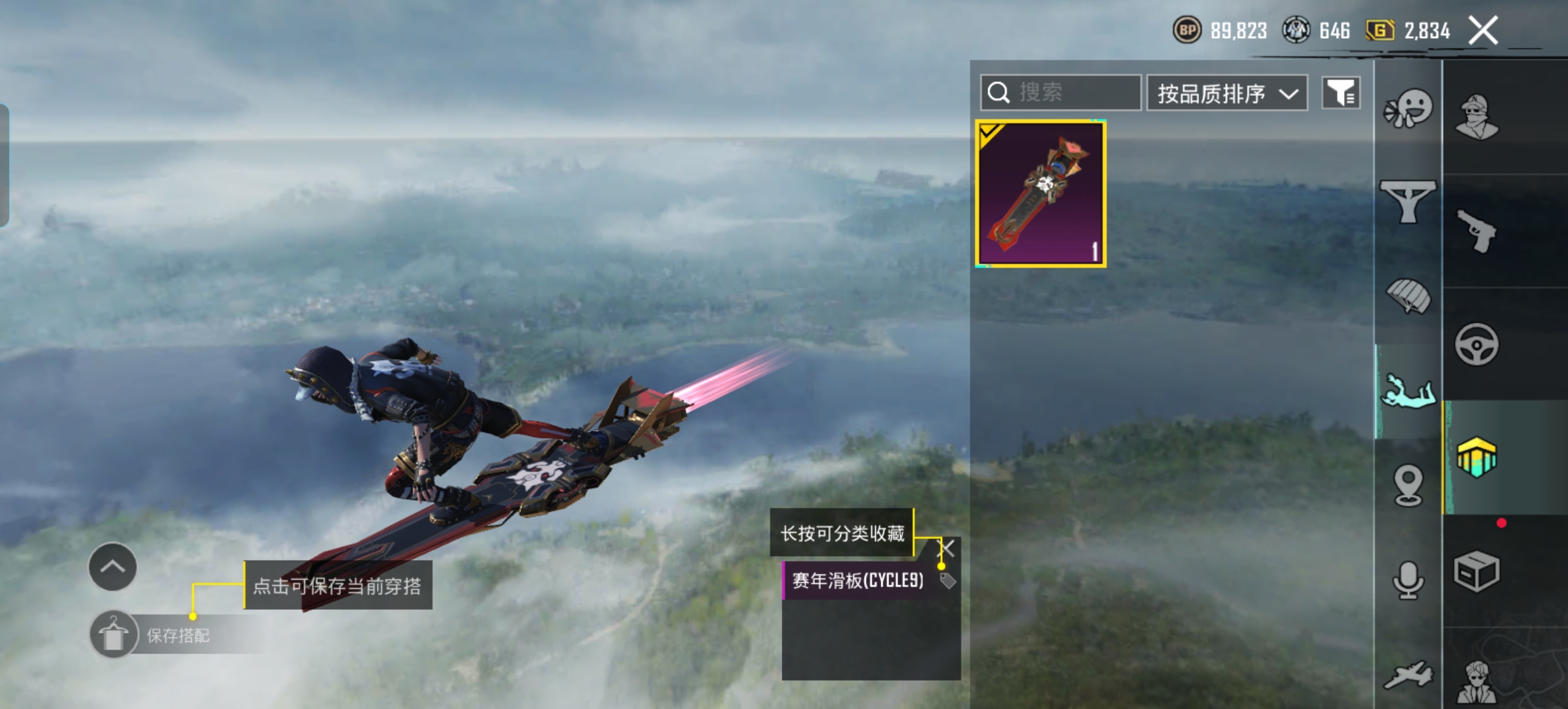This screenshot has width=1568, height=709.
Task: Open the sort-by-quality dropdown
Action: (x=1227, y=93)
